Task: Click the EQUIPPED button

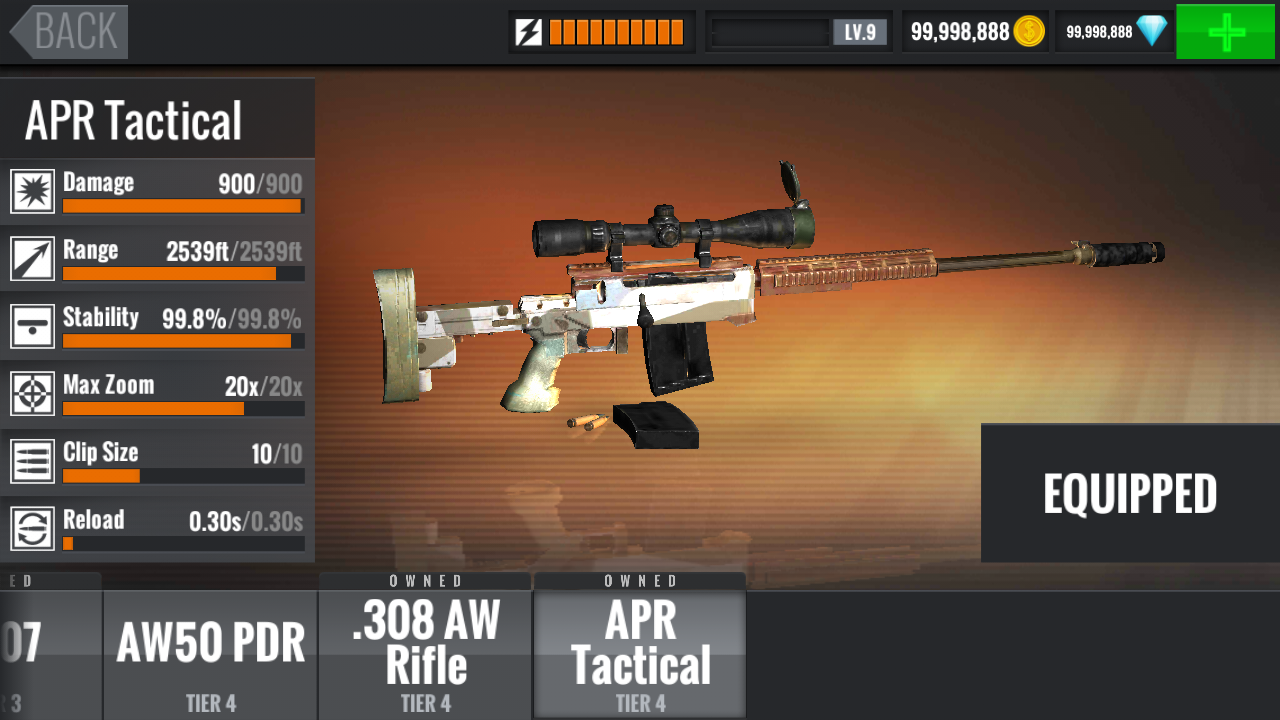Action: pyautogui.click(x=1130, y=493)
